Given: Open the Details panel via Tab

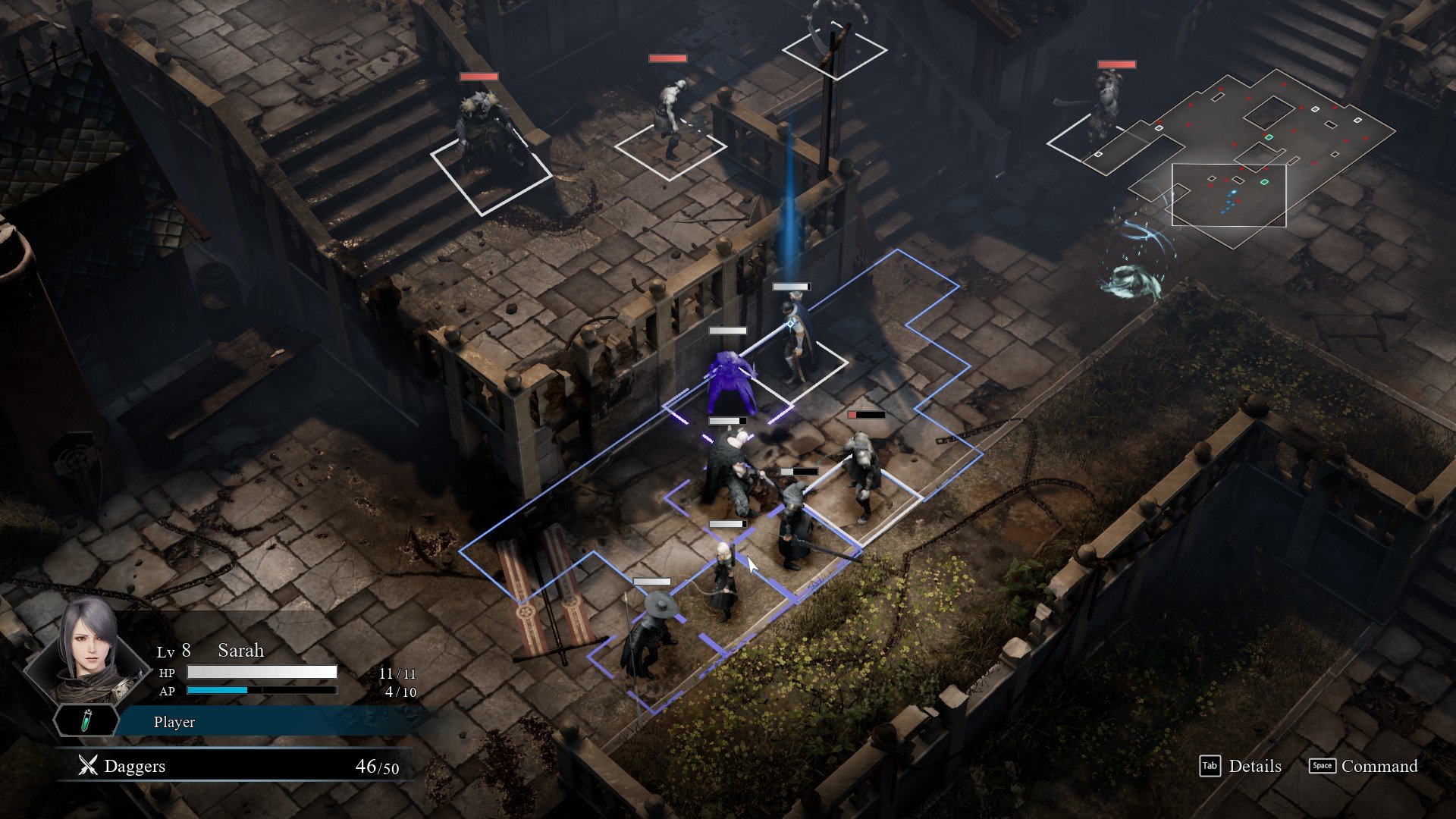Looking at the screenshot, I should tap(1255, 767).
